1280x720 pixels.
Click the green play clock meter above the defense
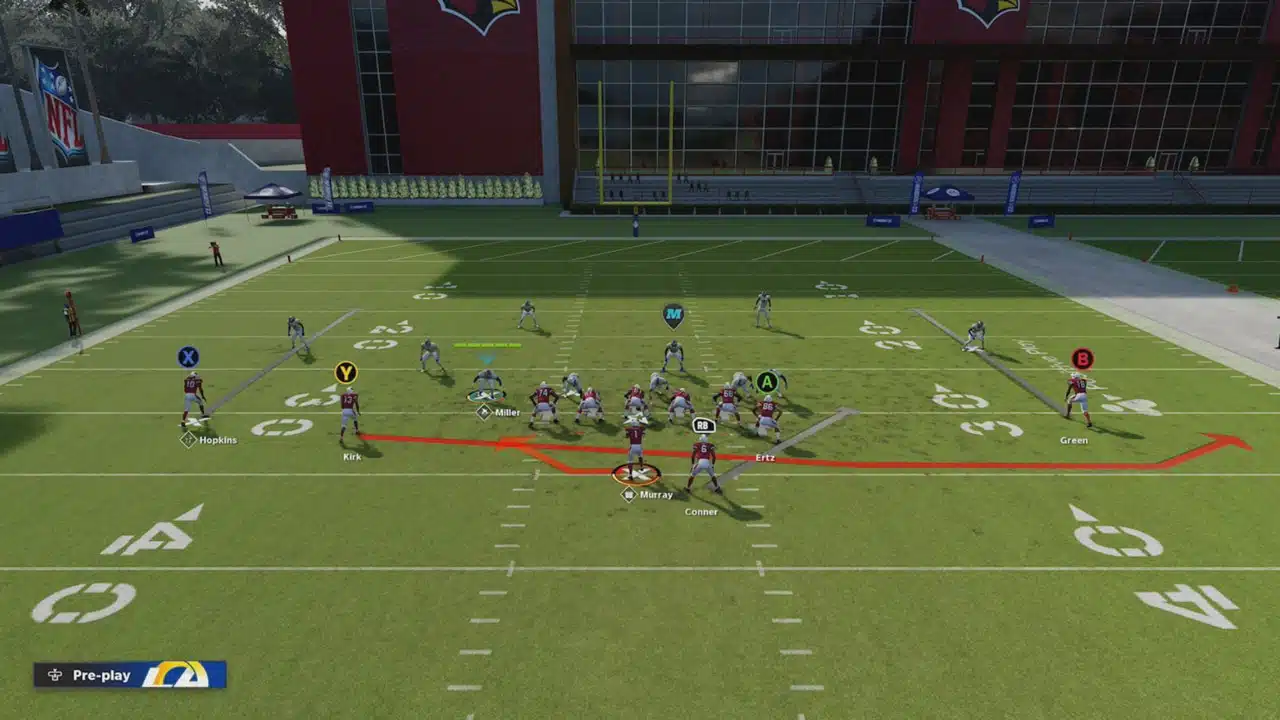click(x=487, y=343)
